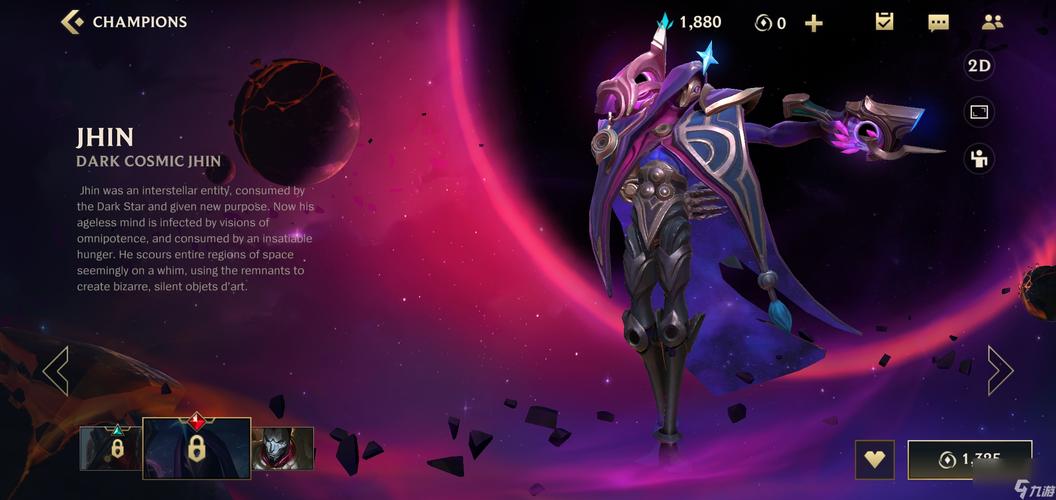The width and height of the screenshot is (1056, 500).
Task: Show the next skin with the right arrow
Action: pyautogui.click(x=1000, y=370)
